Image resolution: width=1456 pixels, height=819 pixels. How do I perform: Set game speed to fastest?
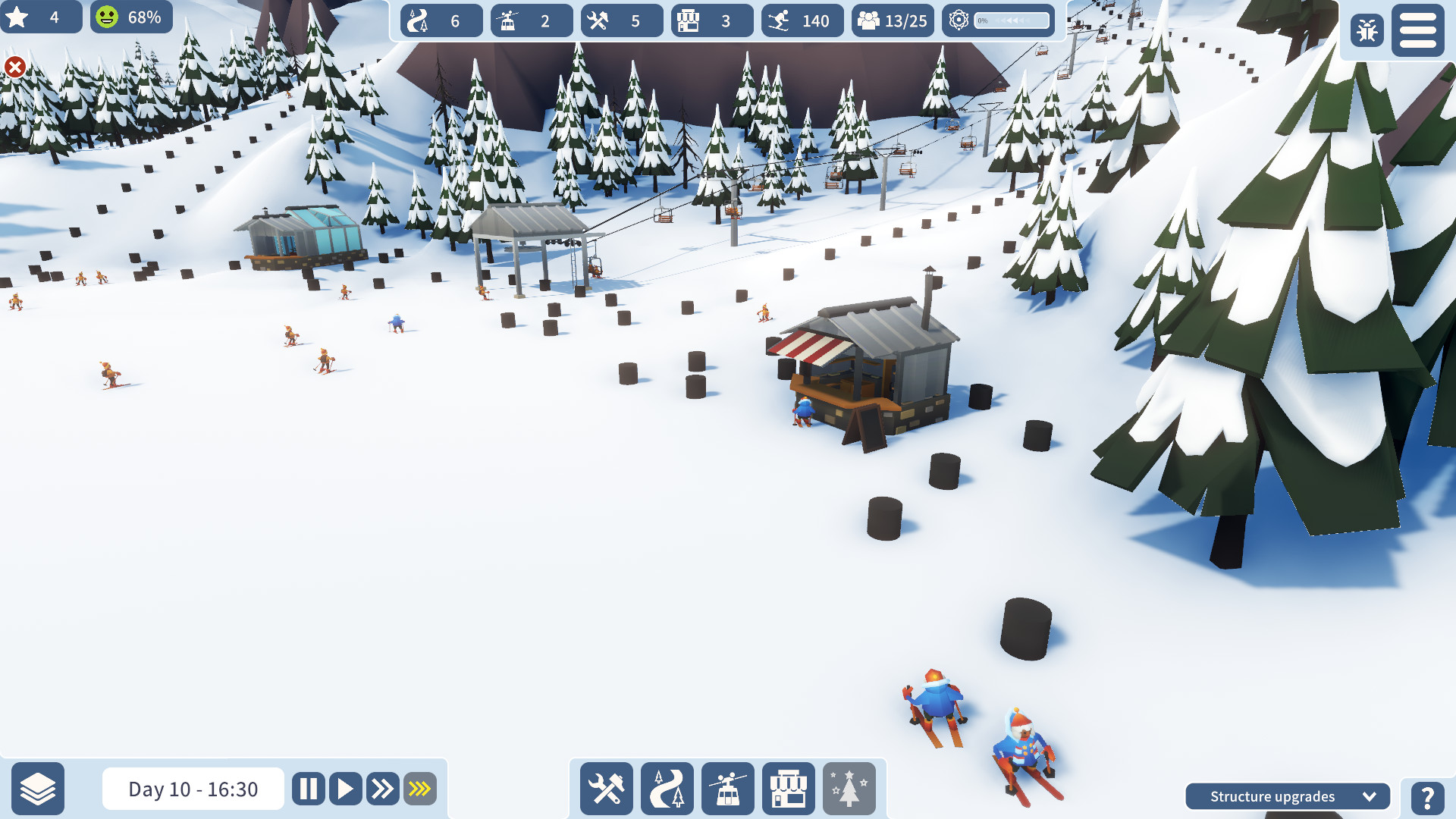[x=419, y=789]
